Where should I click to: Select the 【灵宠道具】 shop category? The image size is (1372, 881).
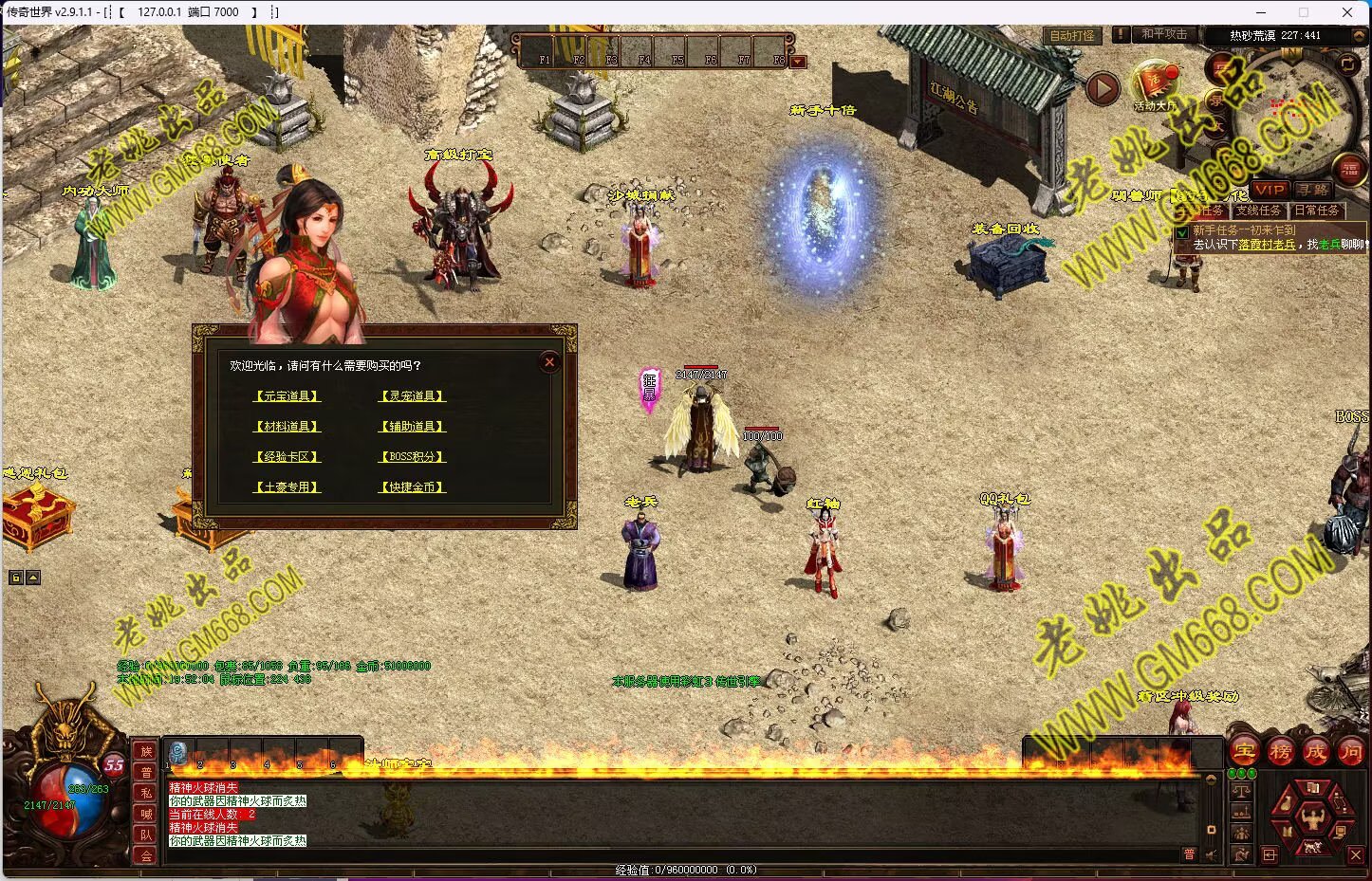[412, 396]
